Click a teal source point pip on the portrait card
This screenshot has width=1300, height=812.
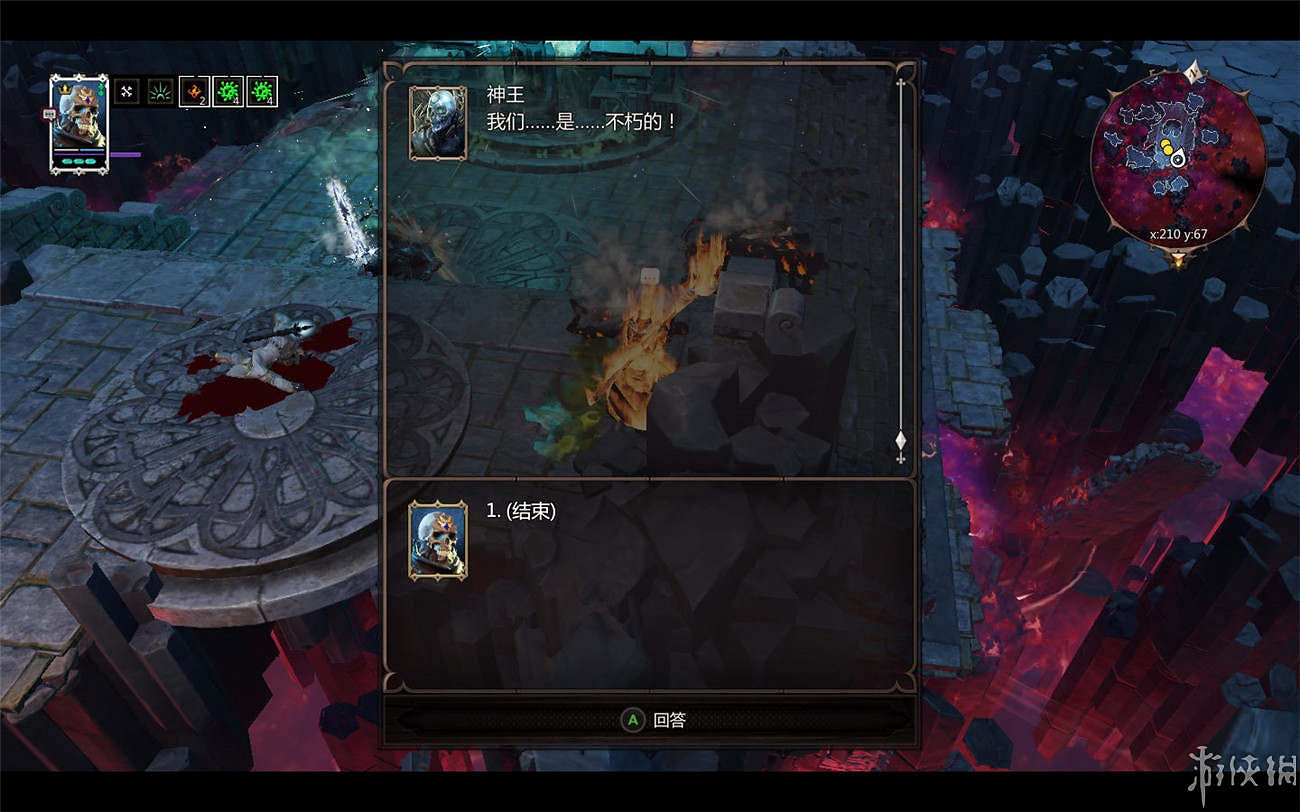[x=78, y=161]
